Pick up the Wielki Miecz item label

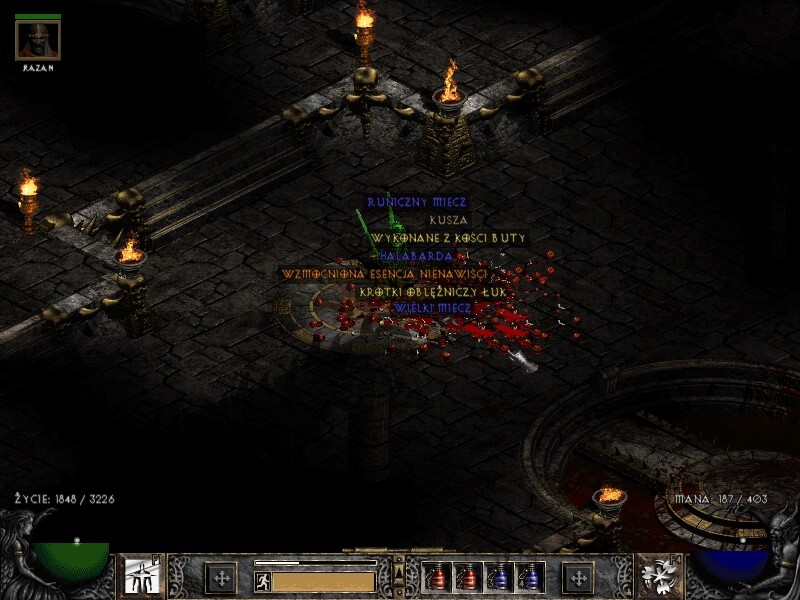click(432, 307)
